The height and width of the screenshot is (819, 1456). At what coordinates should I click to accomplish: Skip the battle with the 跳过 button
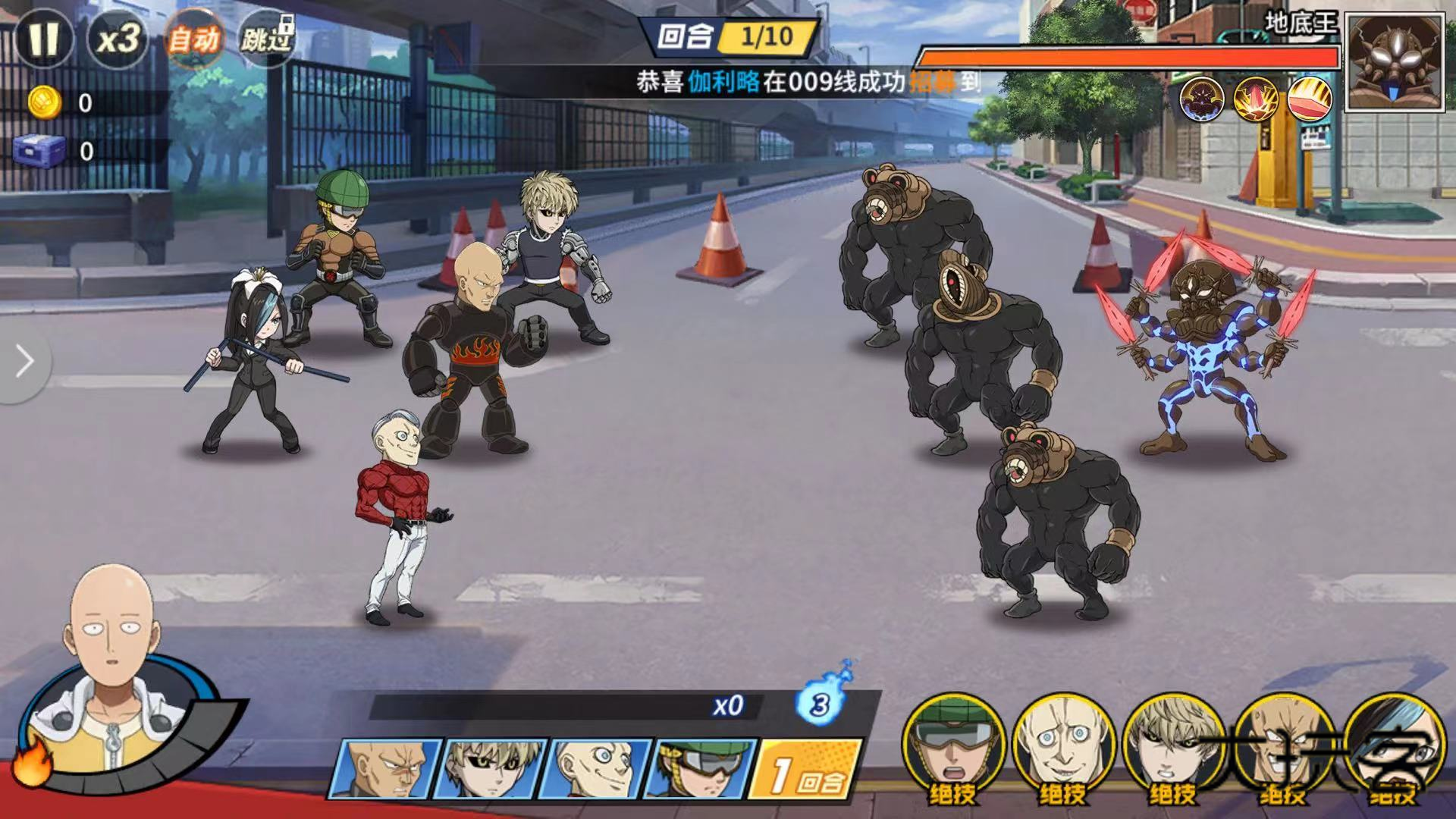point(266,39)
